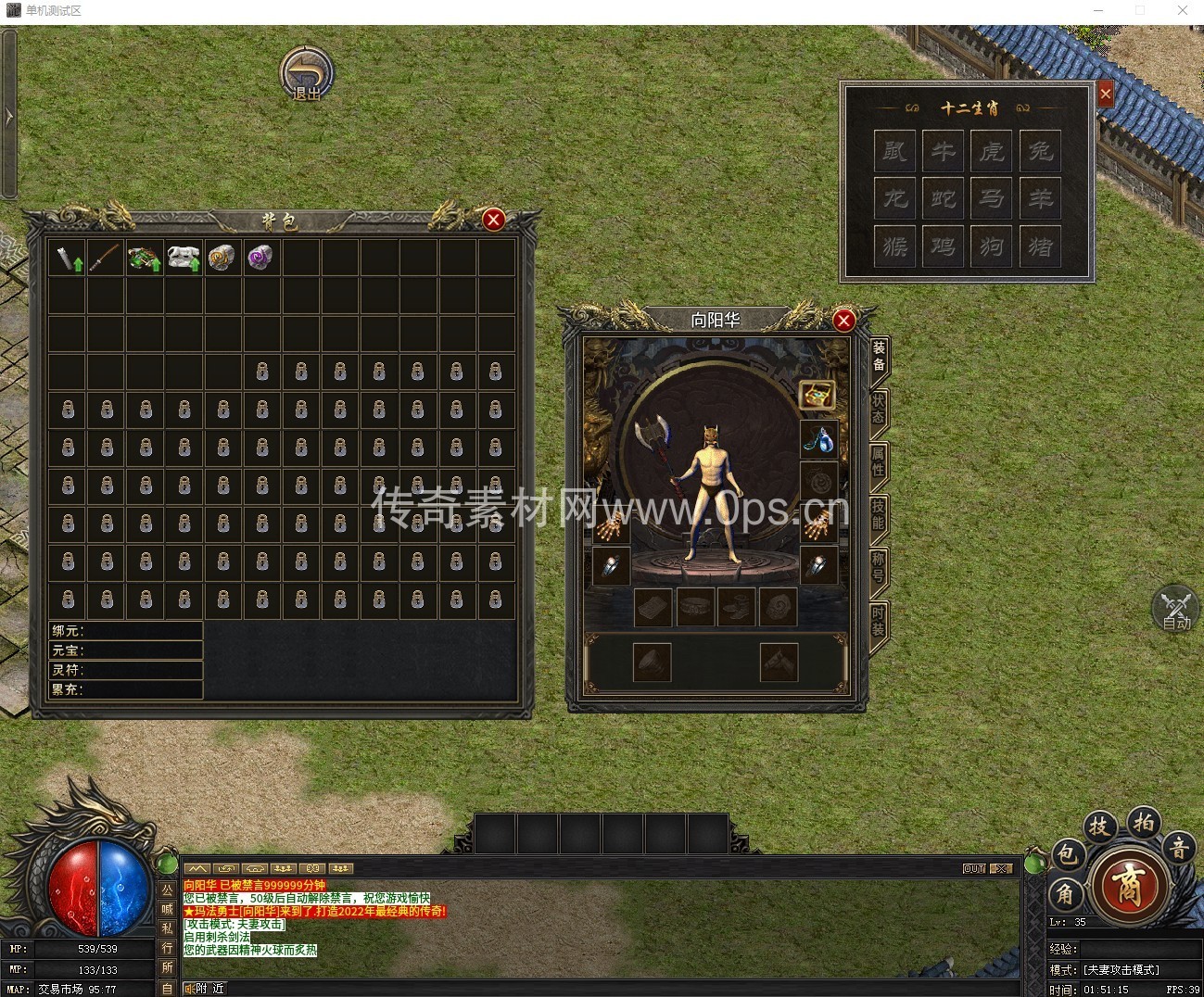Select the white beast skull item
This screenshot has width=1204, height=997.
pyautogui.click(x=184, y=257)
